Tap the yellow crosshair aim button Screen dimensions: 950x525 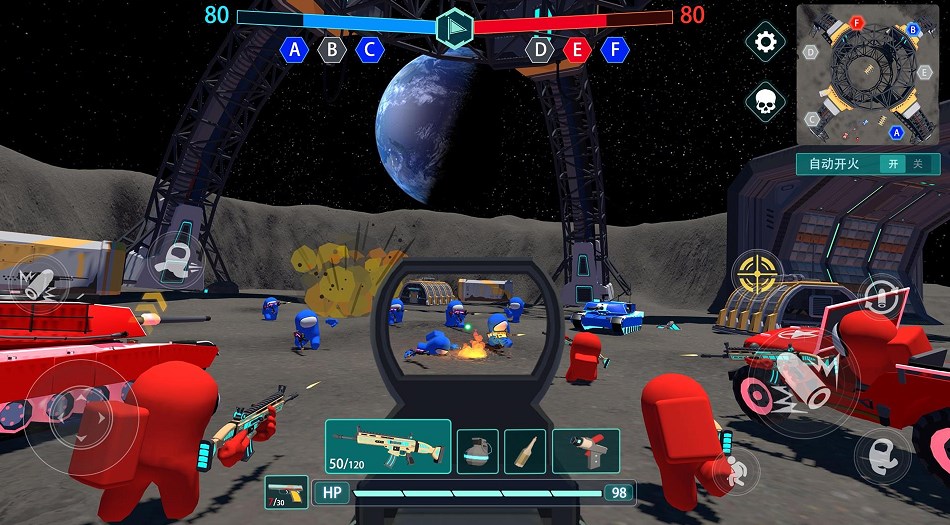758,272
